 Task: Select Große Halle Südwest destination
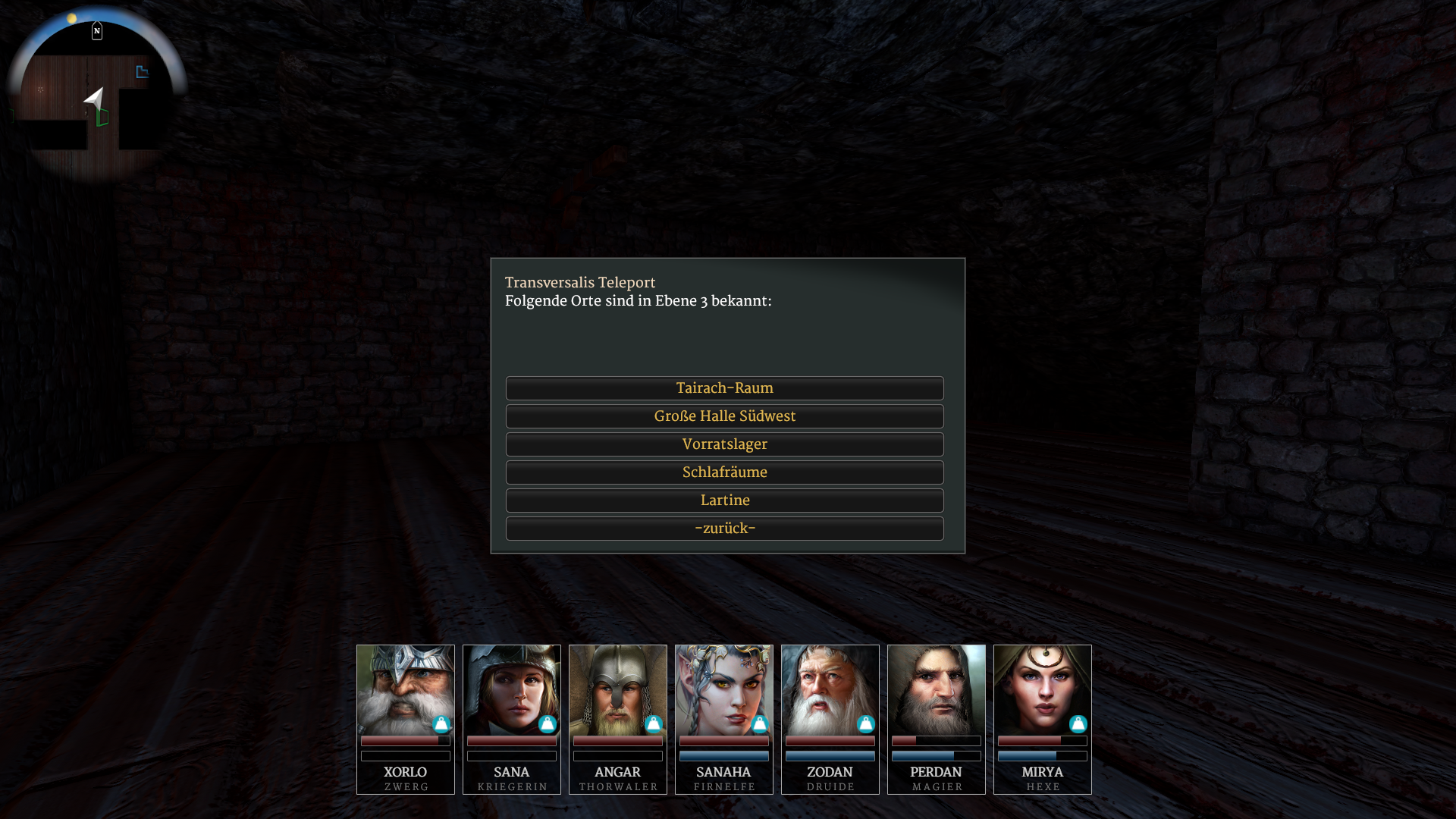724,416
